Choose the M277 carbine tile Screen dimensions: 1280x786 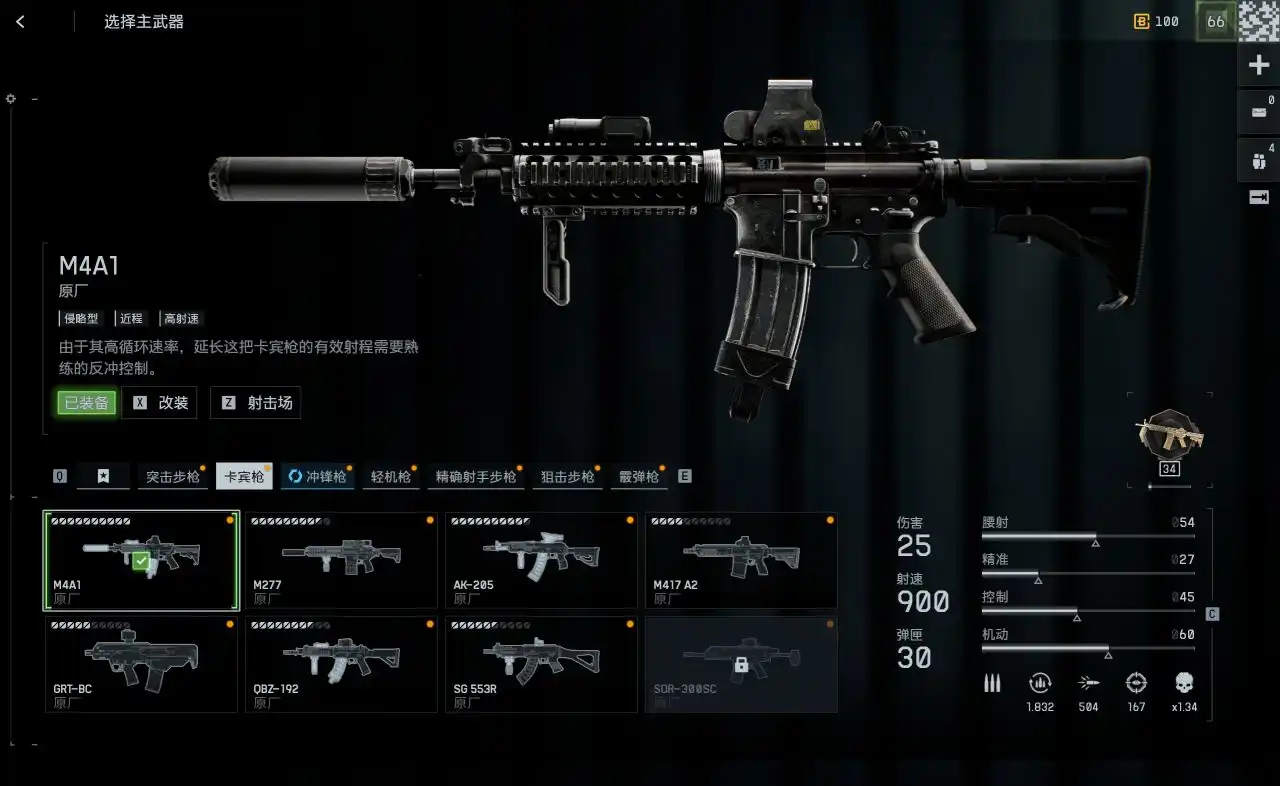pos(341,560)
